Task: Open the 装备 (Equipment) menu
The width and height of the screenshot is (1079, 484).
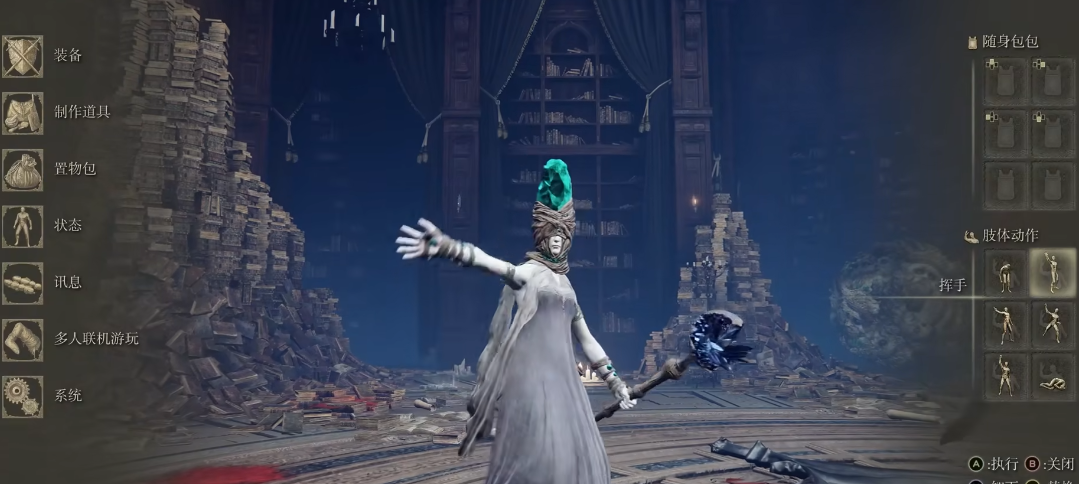Action: 24,55
